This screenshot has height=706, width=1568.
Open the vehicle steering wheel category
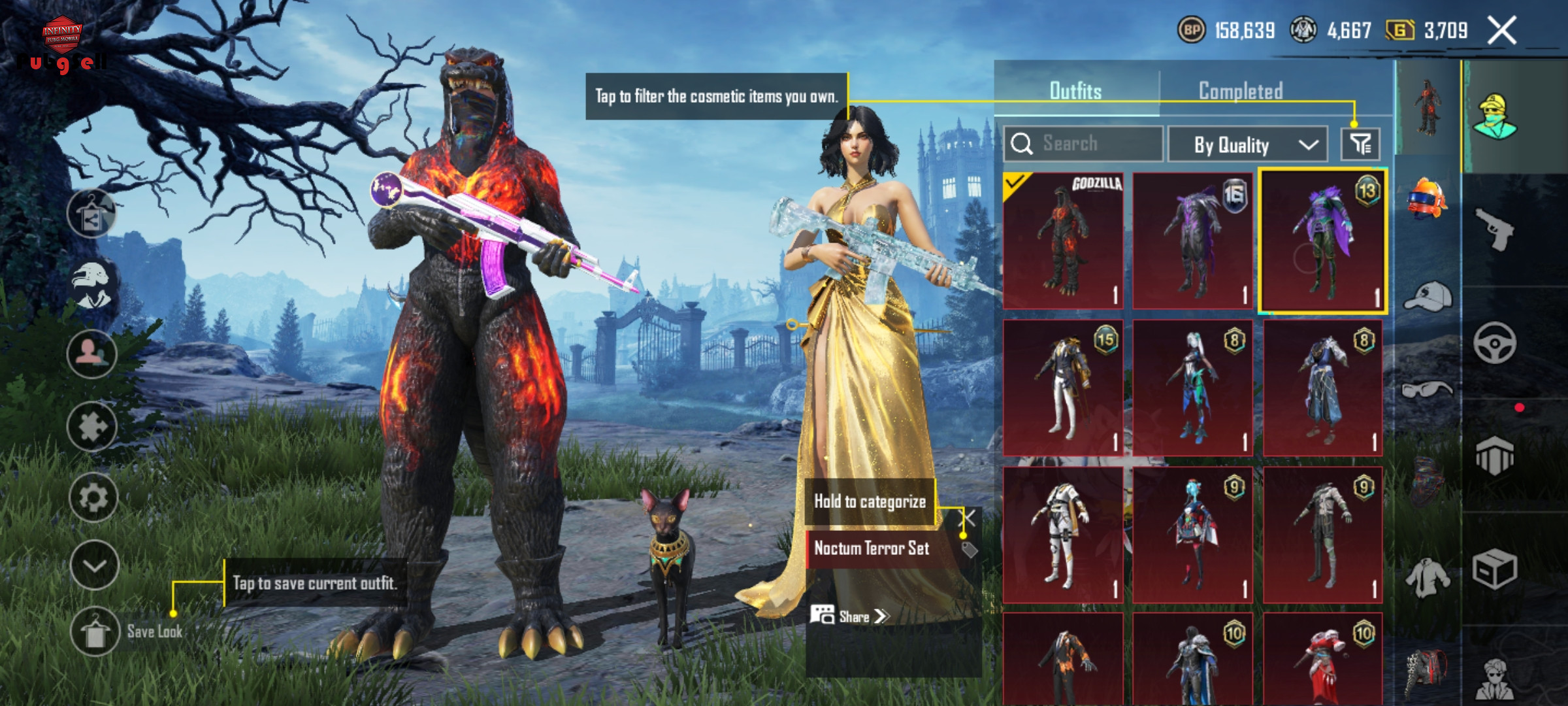[x=1495, y=343]
